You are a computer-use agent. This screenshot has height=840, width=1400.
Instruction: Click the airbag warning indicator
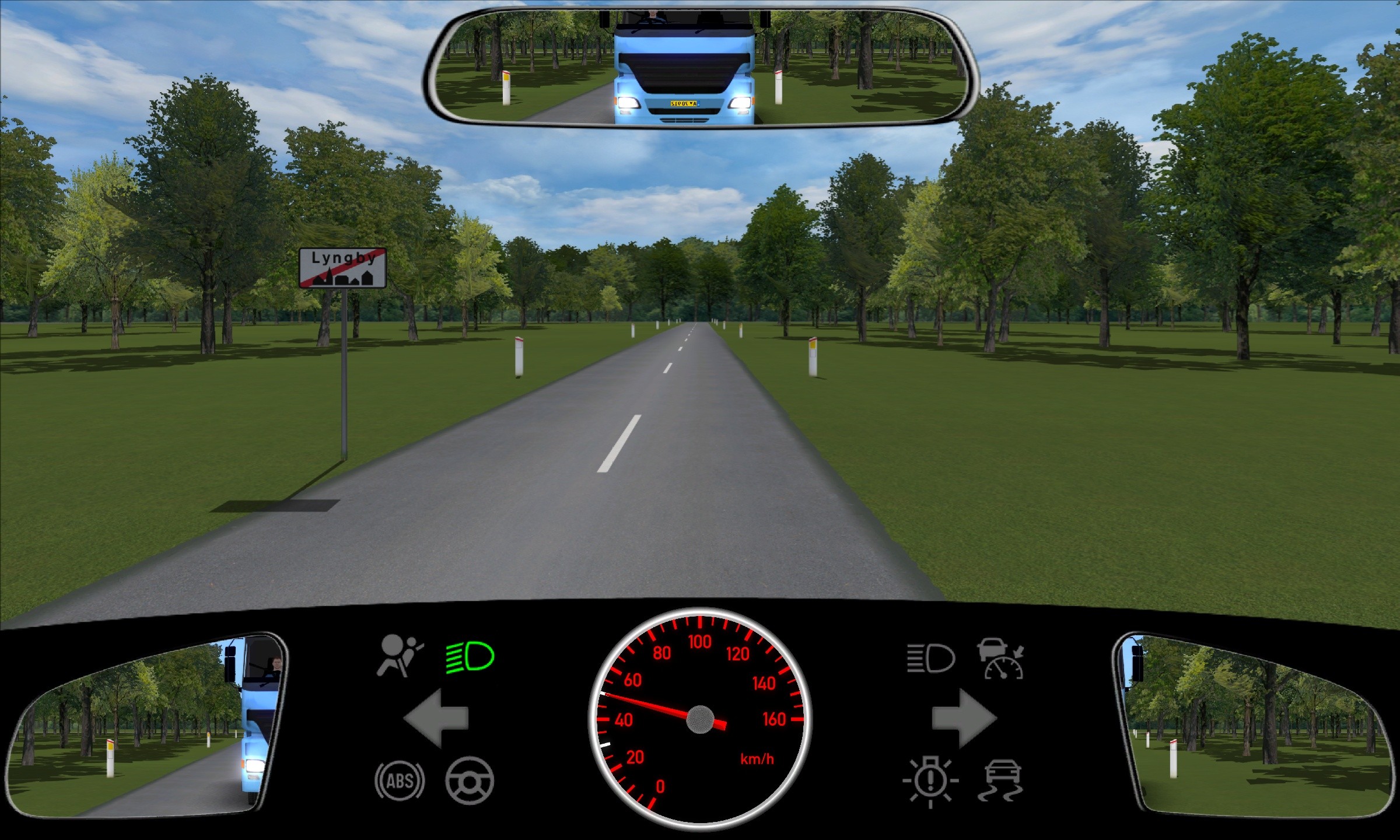(x=399, y=656)
